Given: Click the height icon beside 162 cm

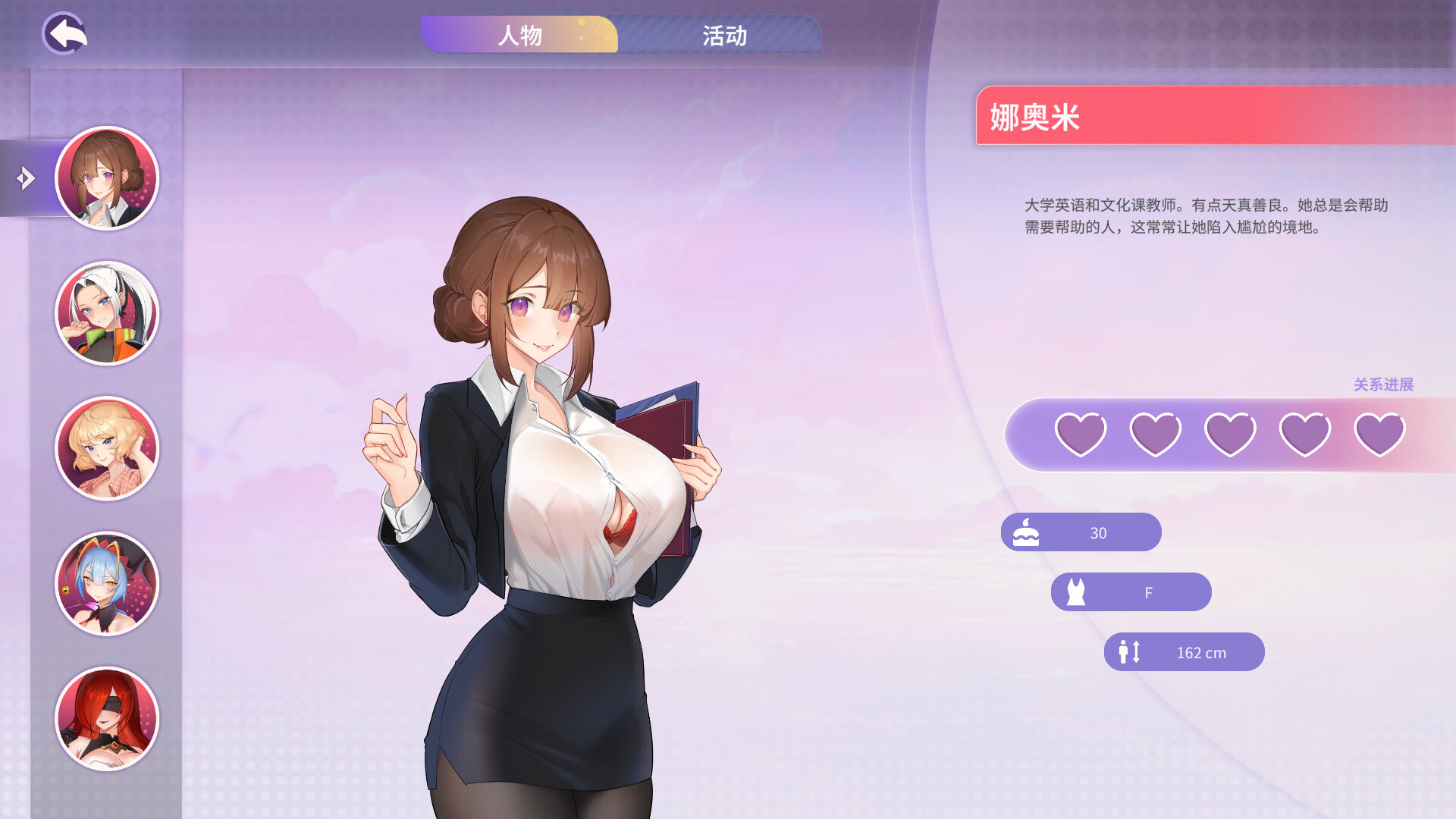Looking at the screenshot, I should (1128, 652).
